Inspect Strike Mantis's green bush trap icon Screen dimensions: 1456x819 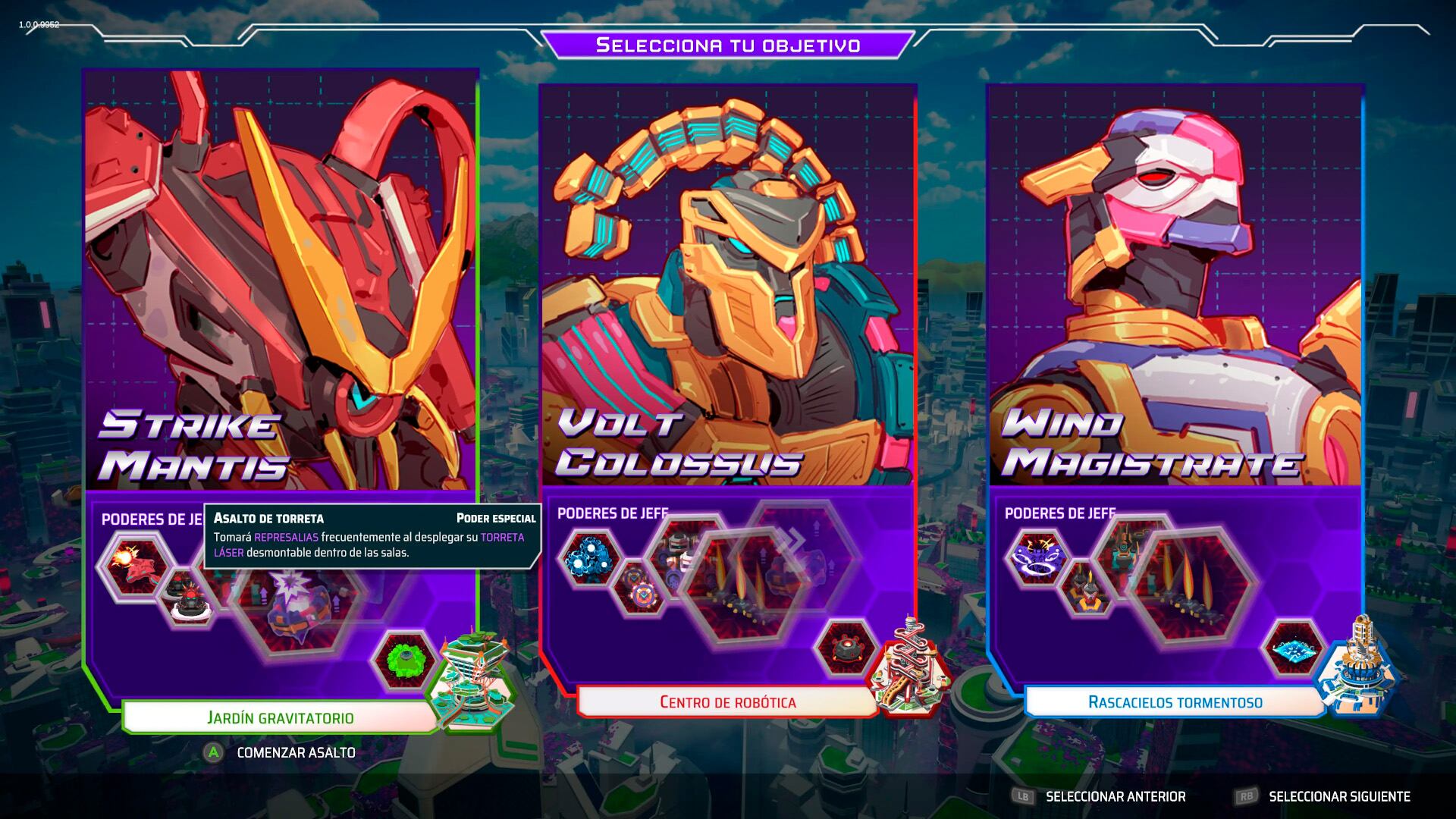pyautogui.click(x=403, y=659)
